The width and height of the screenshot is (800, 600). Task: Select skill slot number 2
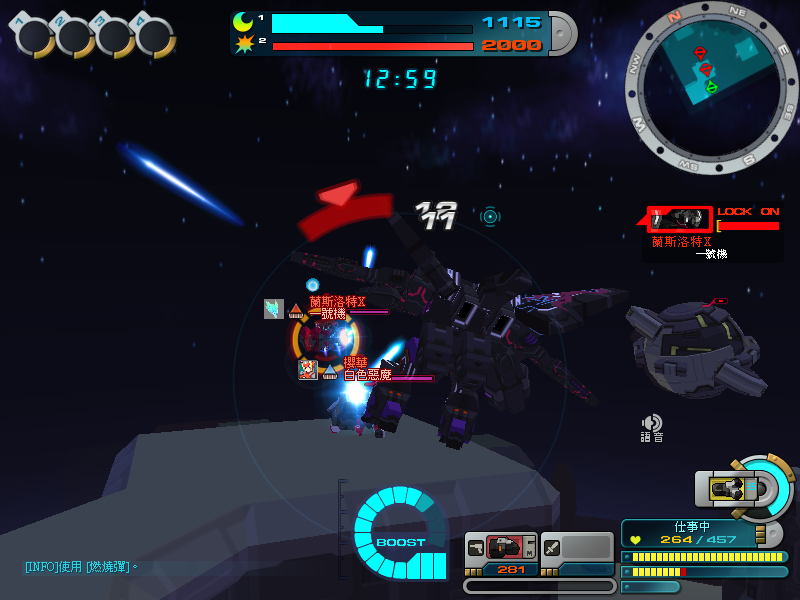(74, 37)
